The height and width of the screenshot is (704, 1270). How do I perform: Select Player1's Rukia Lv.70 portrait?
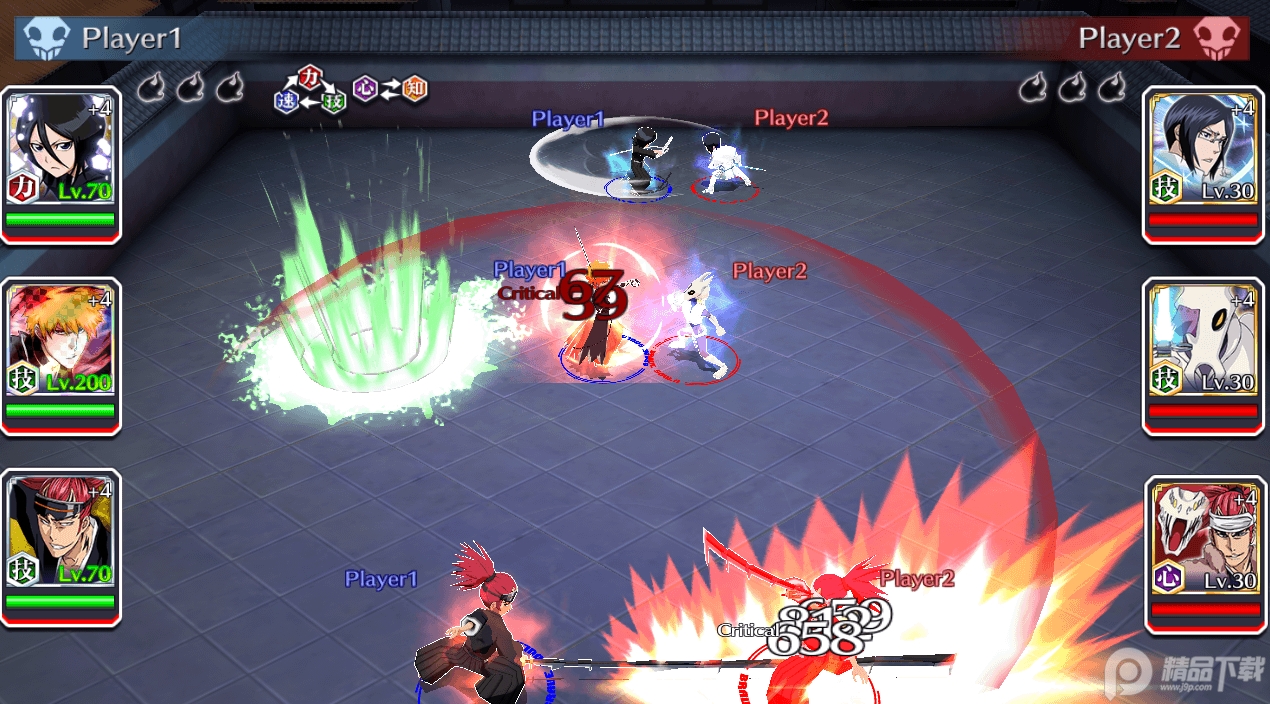pos(60,150)
